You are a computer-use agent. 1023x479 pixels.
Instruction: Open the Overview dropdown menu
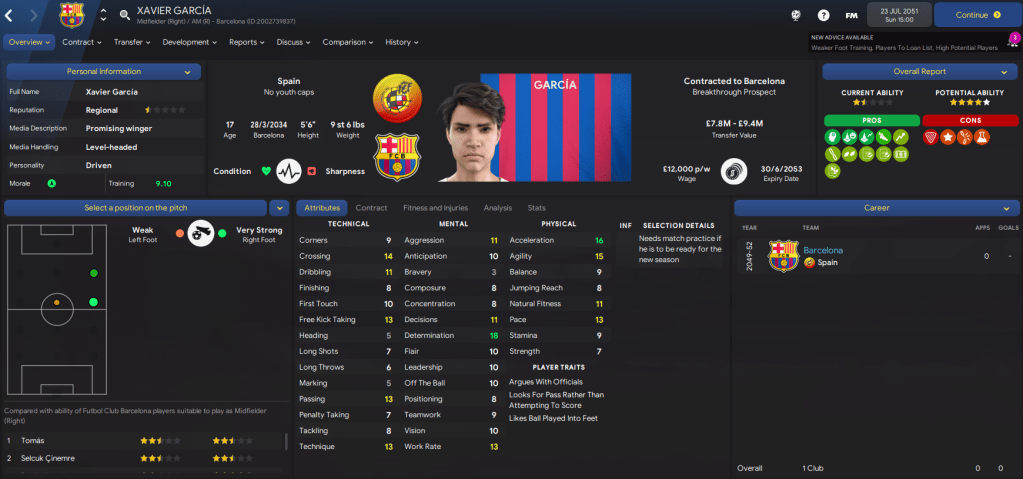[x=28, y=42]
